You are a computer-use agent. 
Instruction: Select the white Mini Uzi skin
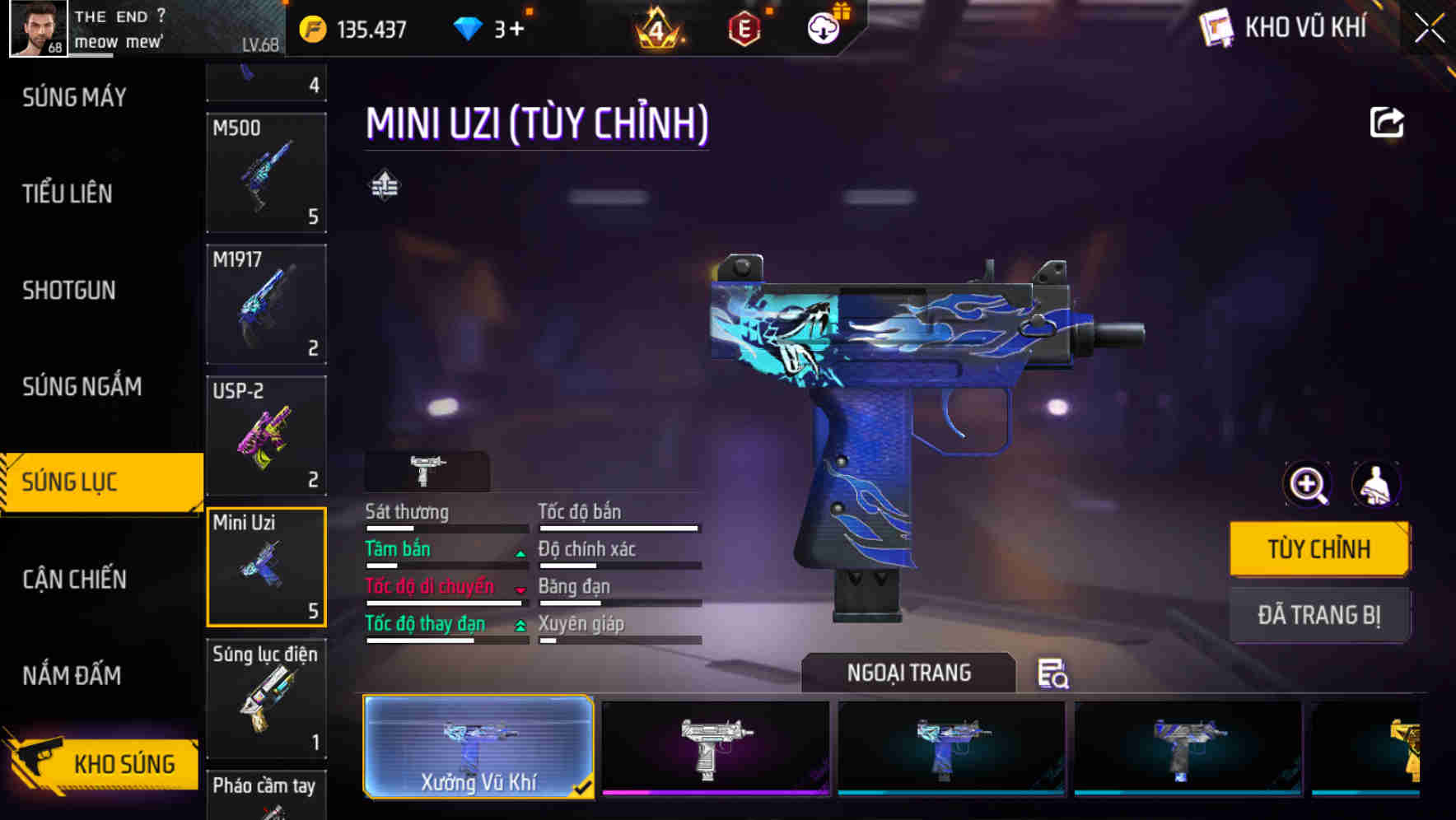pos(715,748)
